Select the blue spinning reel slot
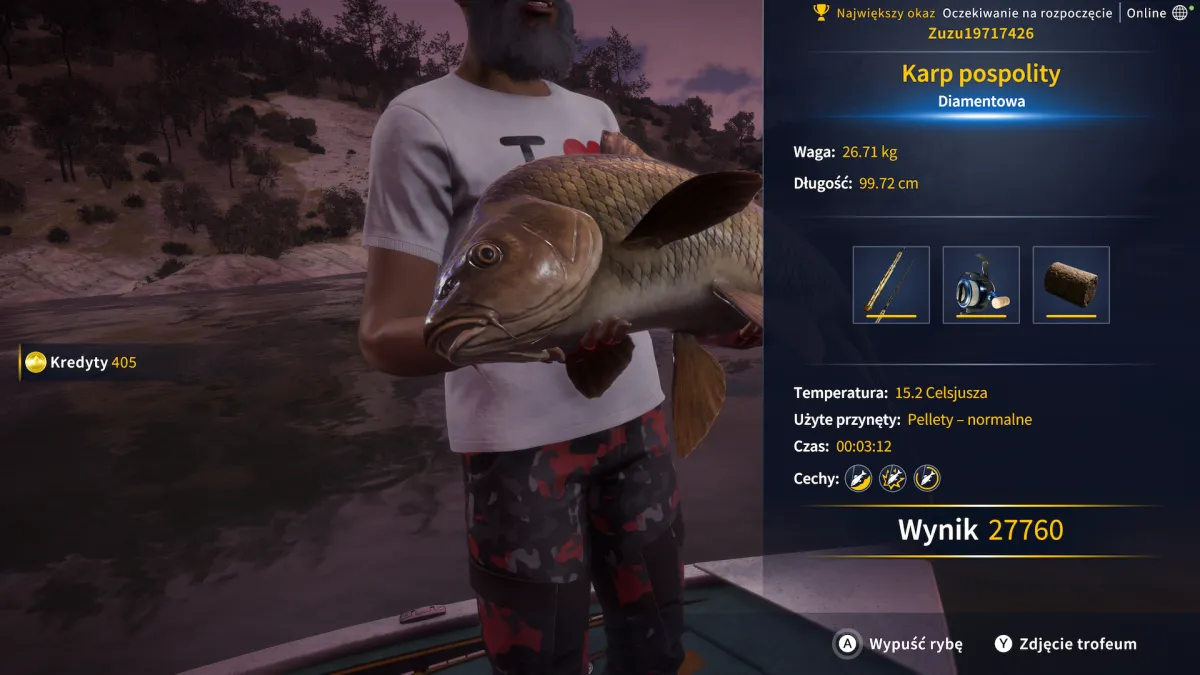This screenshot has height=675, width=1200. [981, 285]
